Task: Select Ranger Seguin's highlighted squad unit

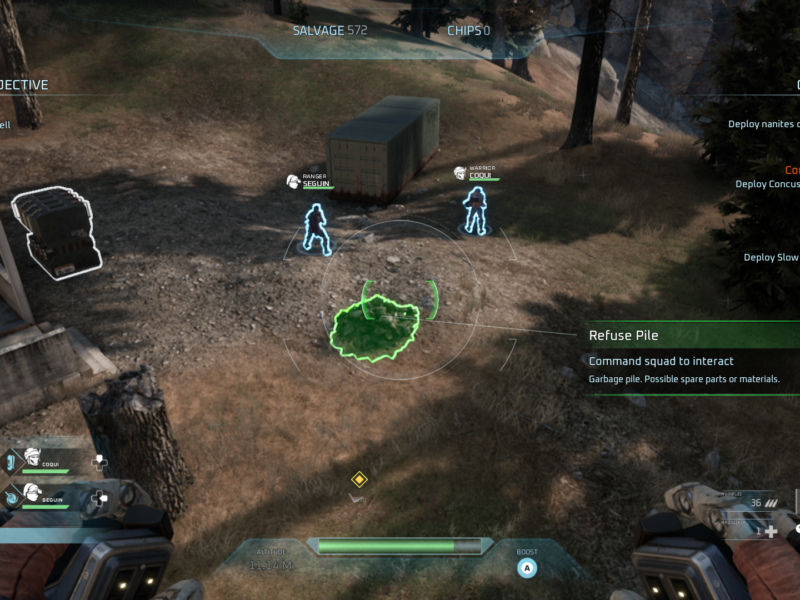Action: [x=317, y=227]
